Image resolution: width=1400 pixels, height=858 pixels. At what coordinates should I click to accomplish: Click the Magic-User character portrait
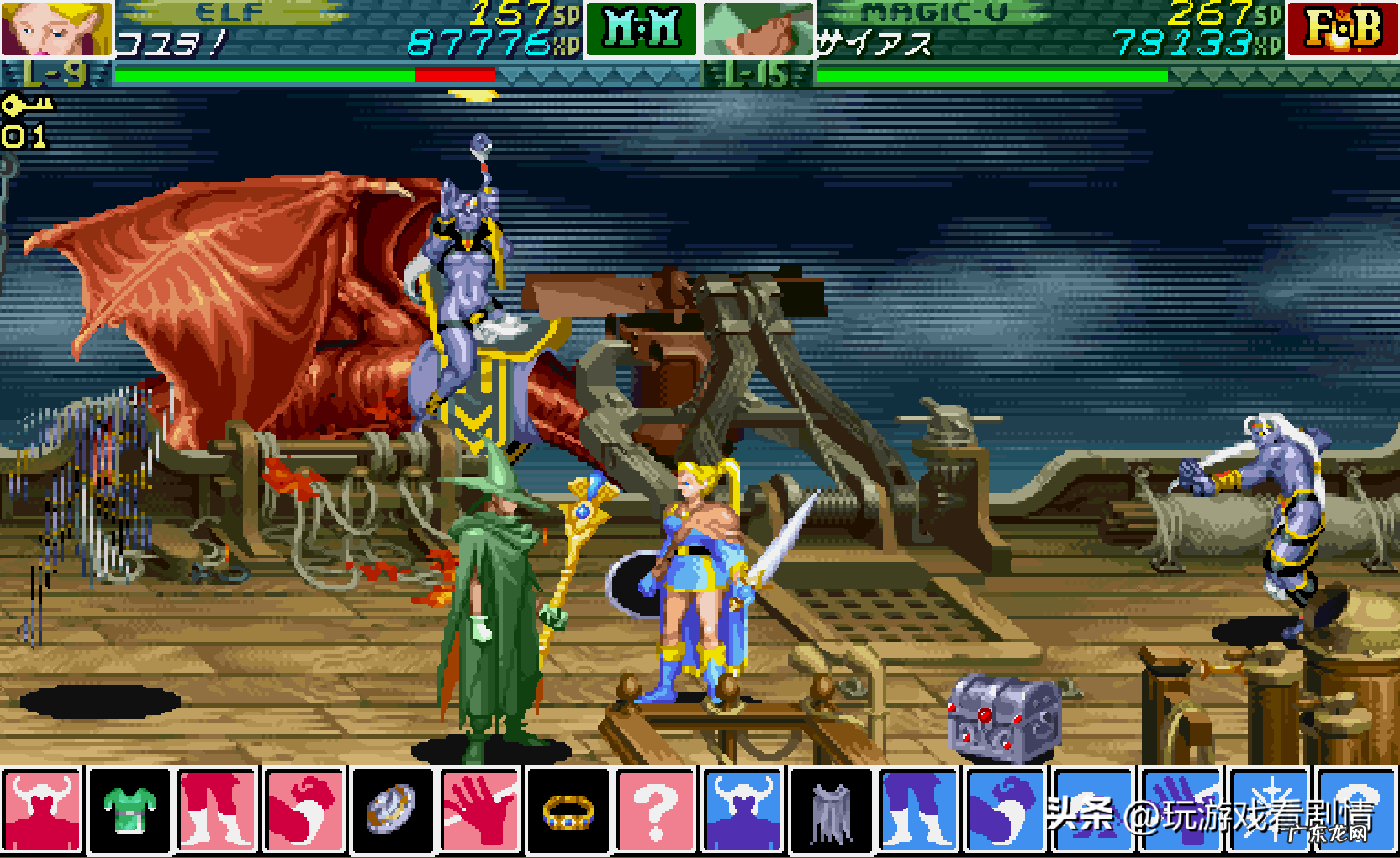758,29
